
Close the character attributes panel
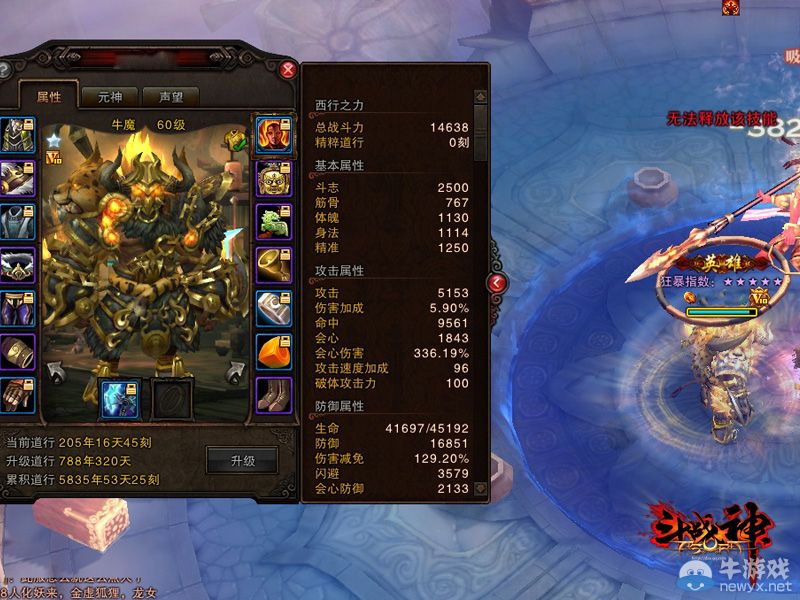(288, 70)
